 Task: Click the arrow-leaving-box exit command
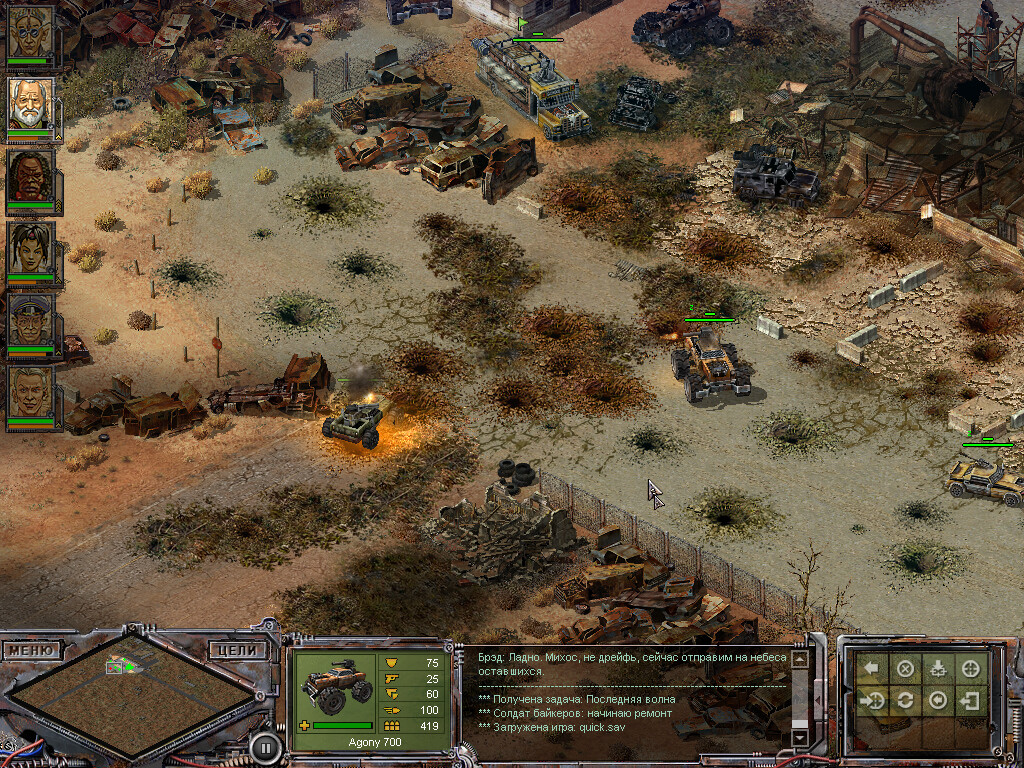[x=970, y=701]
